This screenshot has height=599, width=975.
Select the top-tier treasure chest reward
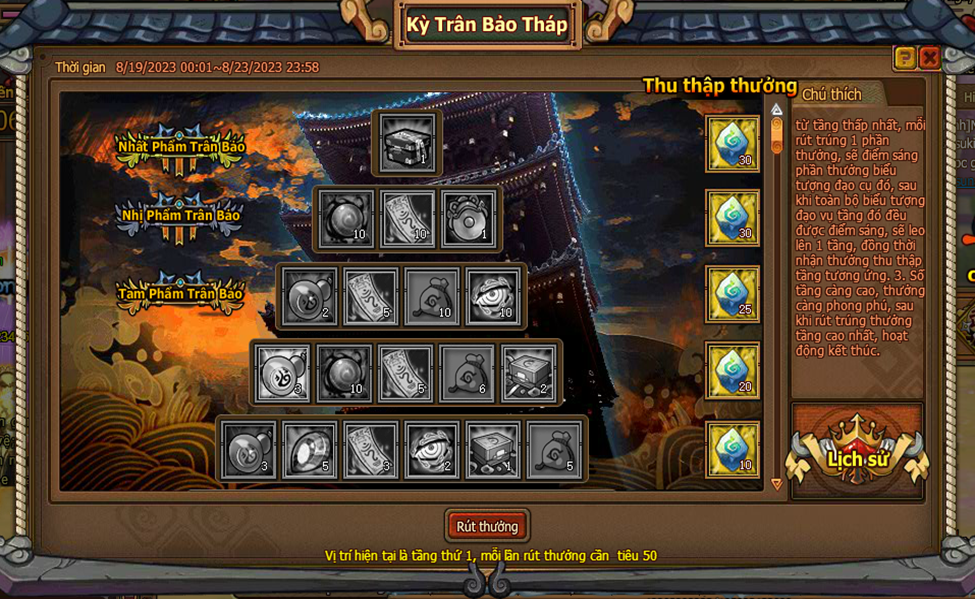coord(408,142)
